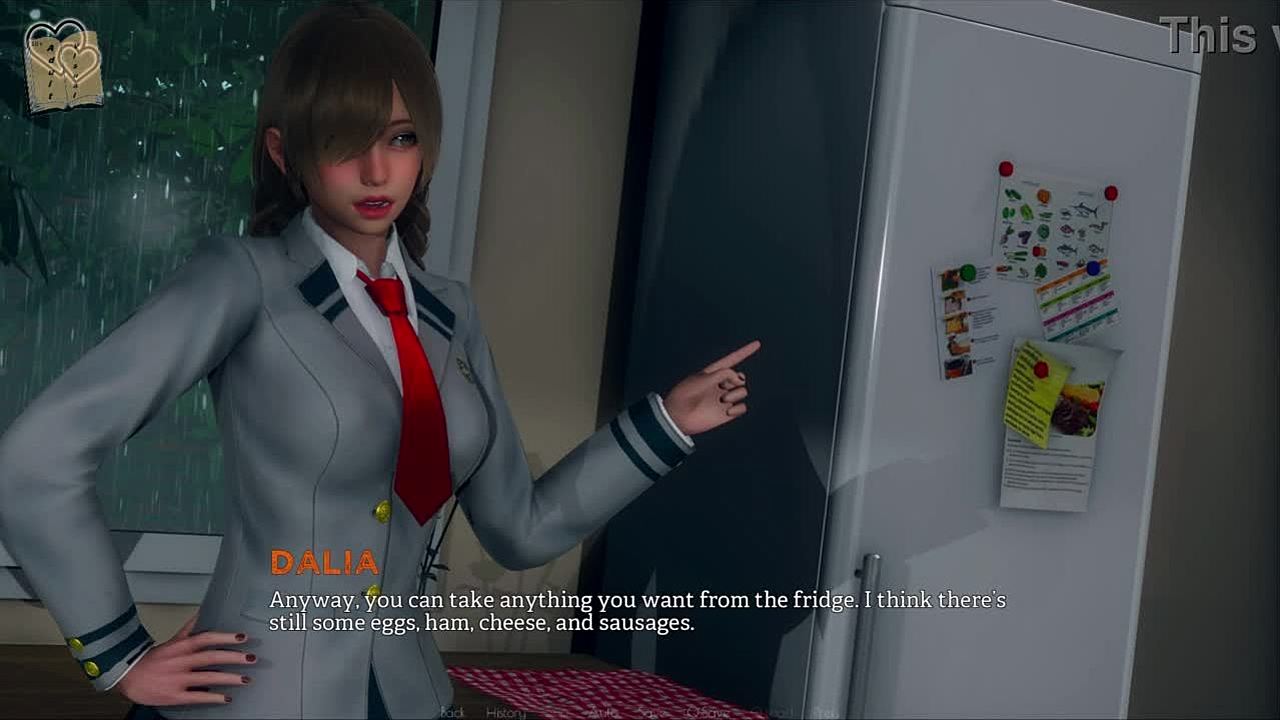This screenshot has height=720, width=1280.
Task: Go Back in the quick menu
Action: (453, 712)
